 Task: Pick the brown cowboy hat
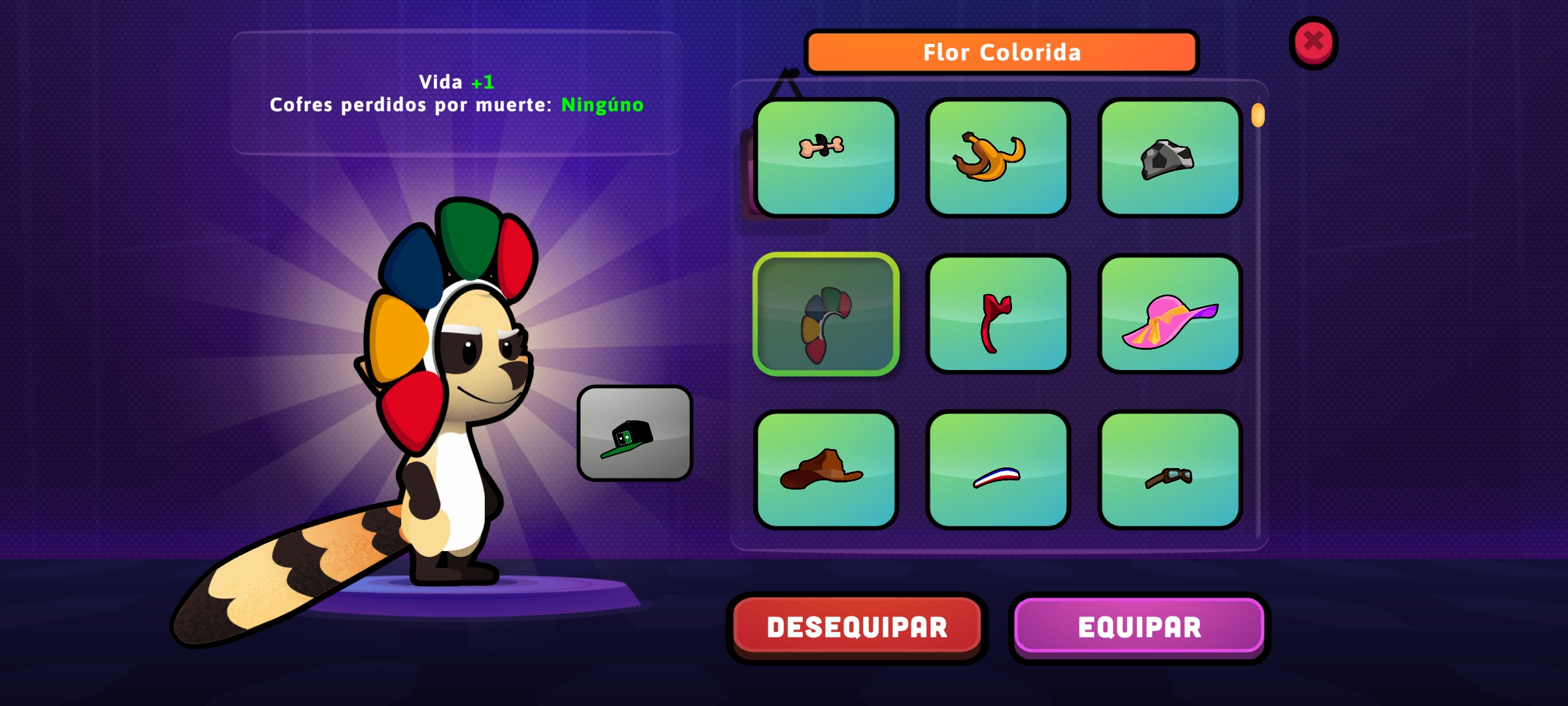pyautogui.click(x=826, y=470)
